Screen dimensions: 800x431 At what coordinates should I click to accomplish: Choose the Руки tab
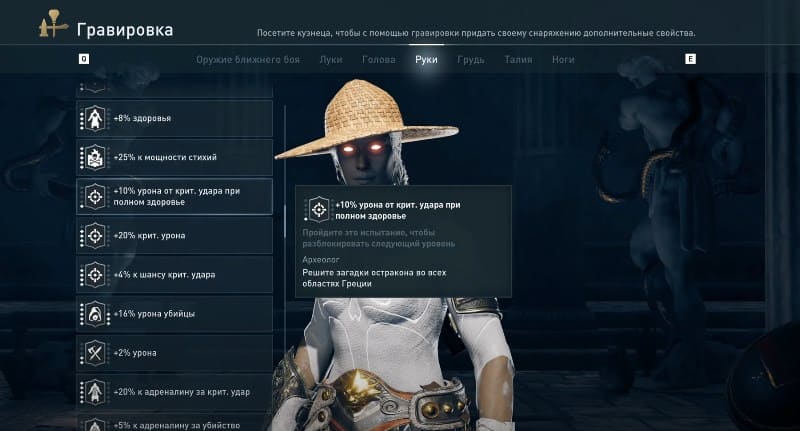426,60
